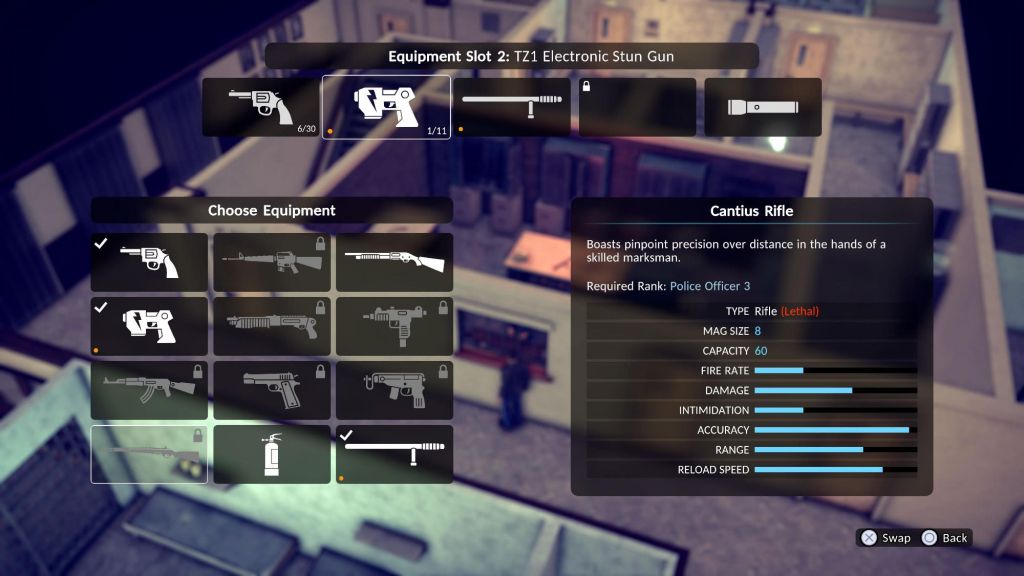This screenshot has height=576, width=1024.
Task: Choose the locked semi-automatic pistol tile
Action: click(x=271, y=390)
